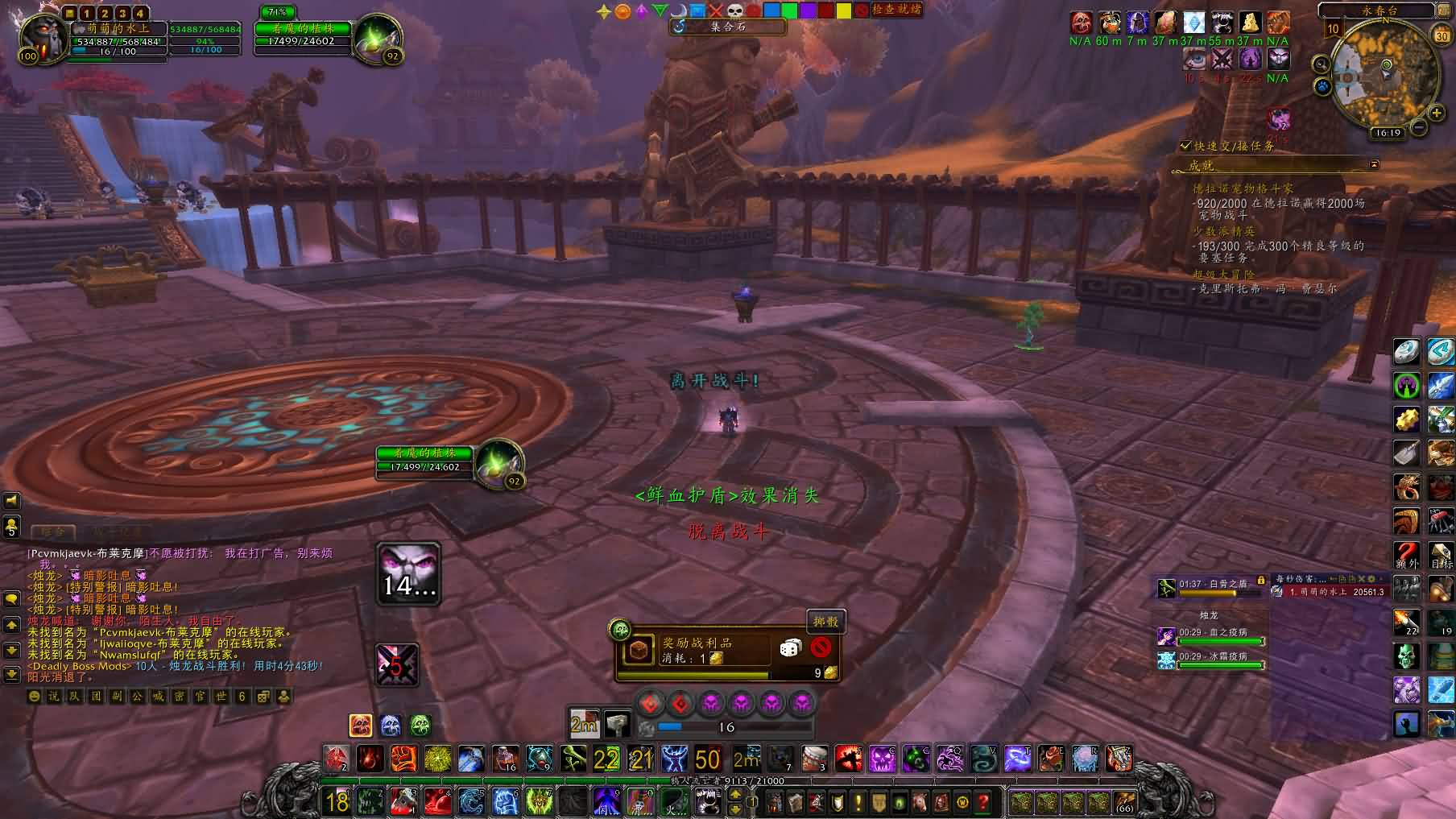The width and height of the screenshot is (1456, 819).
Task: Roll the dice for bonus loot
Action: tap(790, 647)
